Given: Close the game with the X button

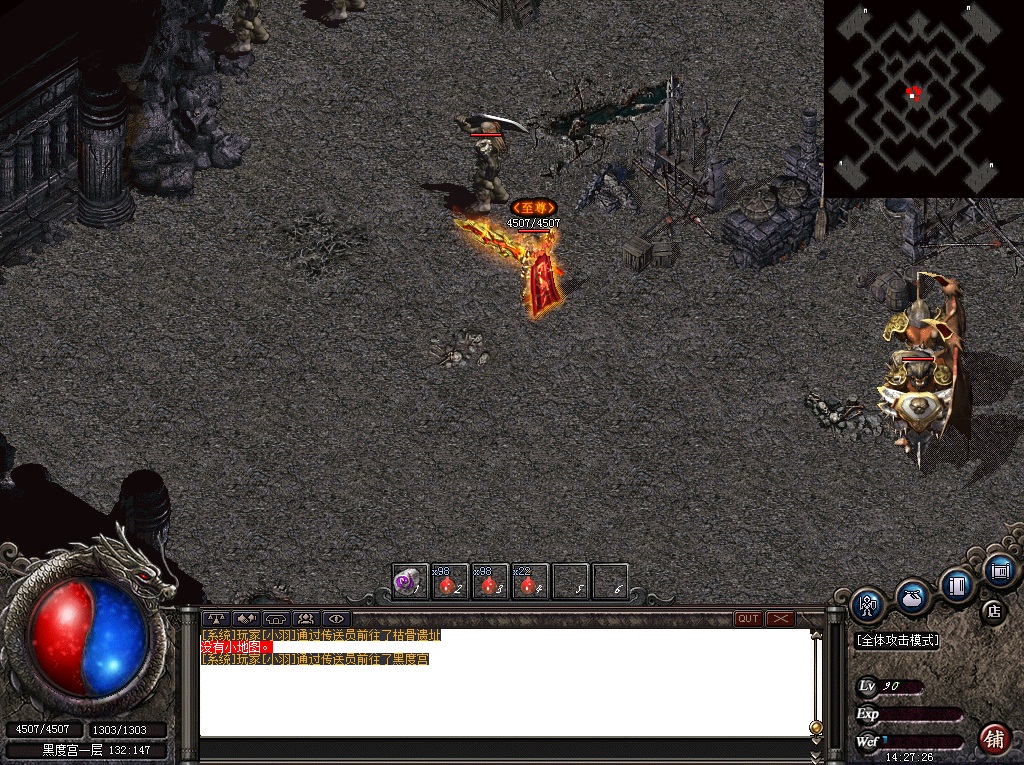Looking at the screenshot, I should click(x=780, y=619).
